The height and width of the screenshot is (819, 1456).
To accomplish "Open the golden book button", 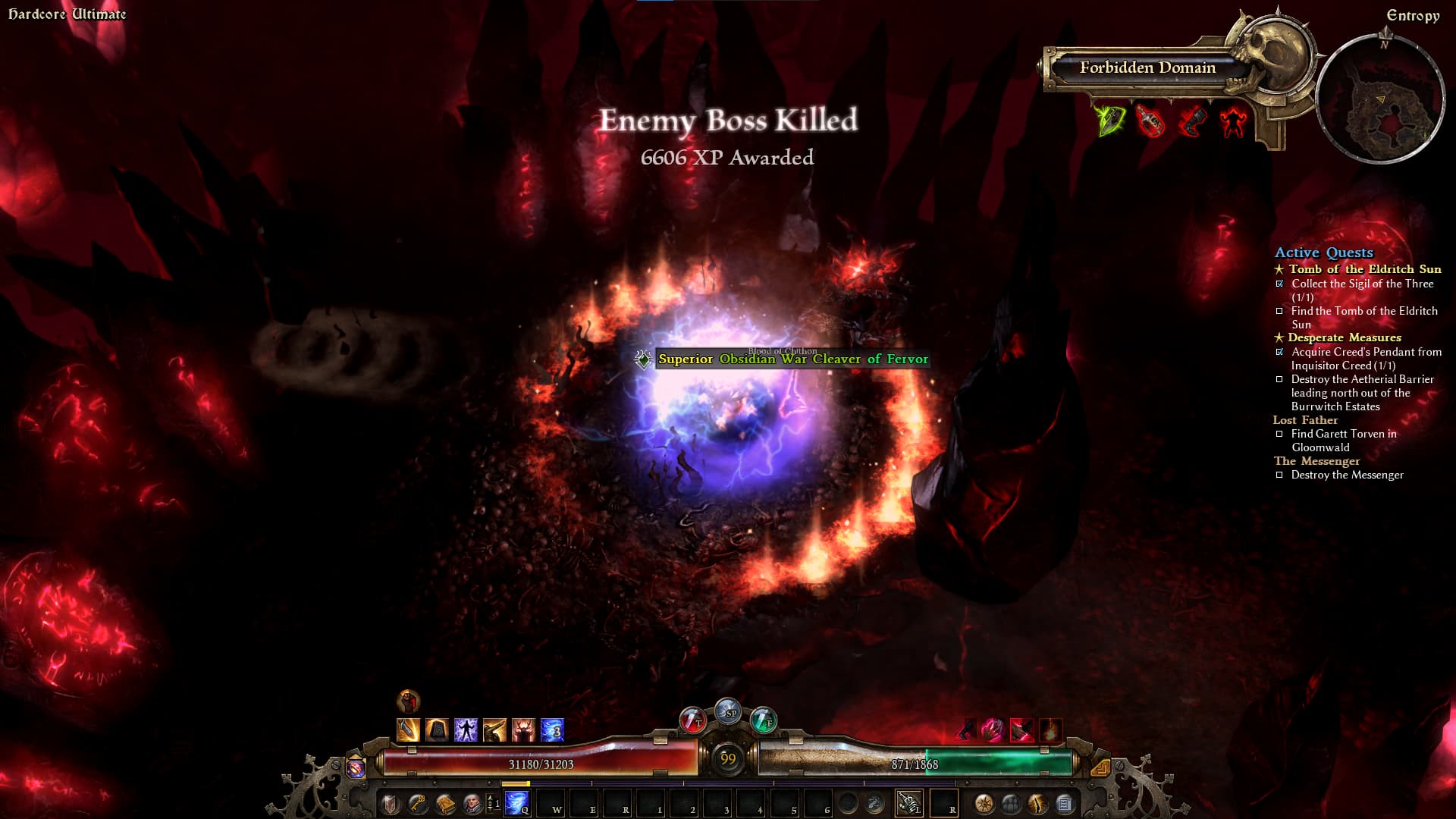I will pos(445,803).
